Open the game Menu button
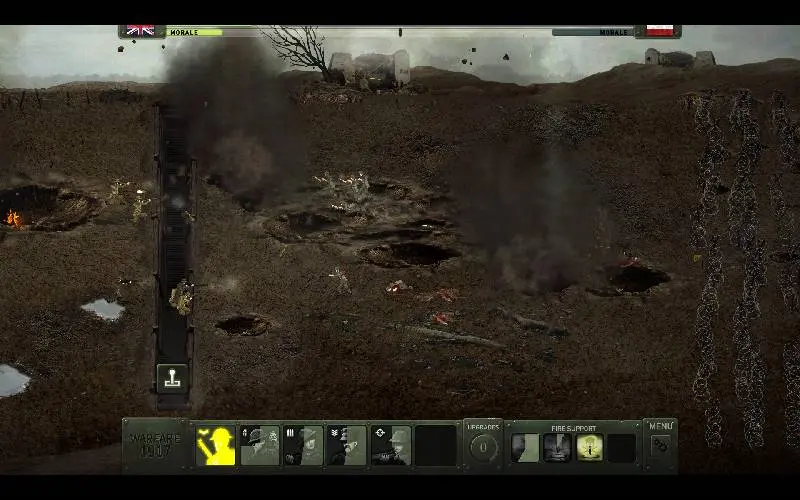The height and width of the screenshot is (500, 800). coord(660,441)
